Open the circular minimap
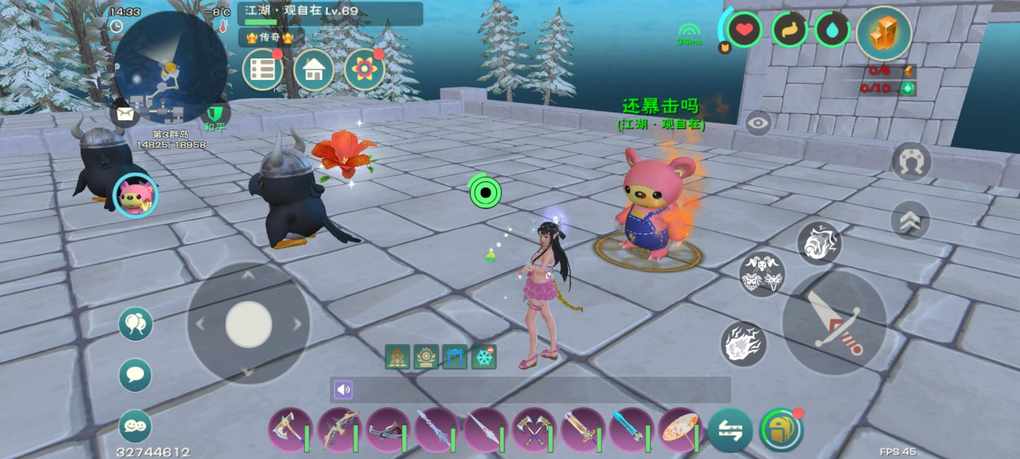The width and height of the screenshot is (1020, 459). 170,60
